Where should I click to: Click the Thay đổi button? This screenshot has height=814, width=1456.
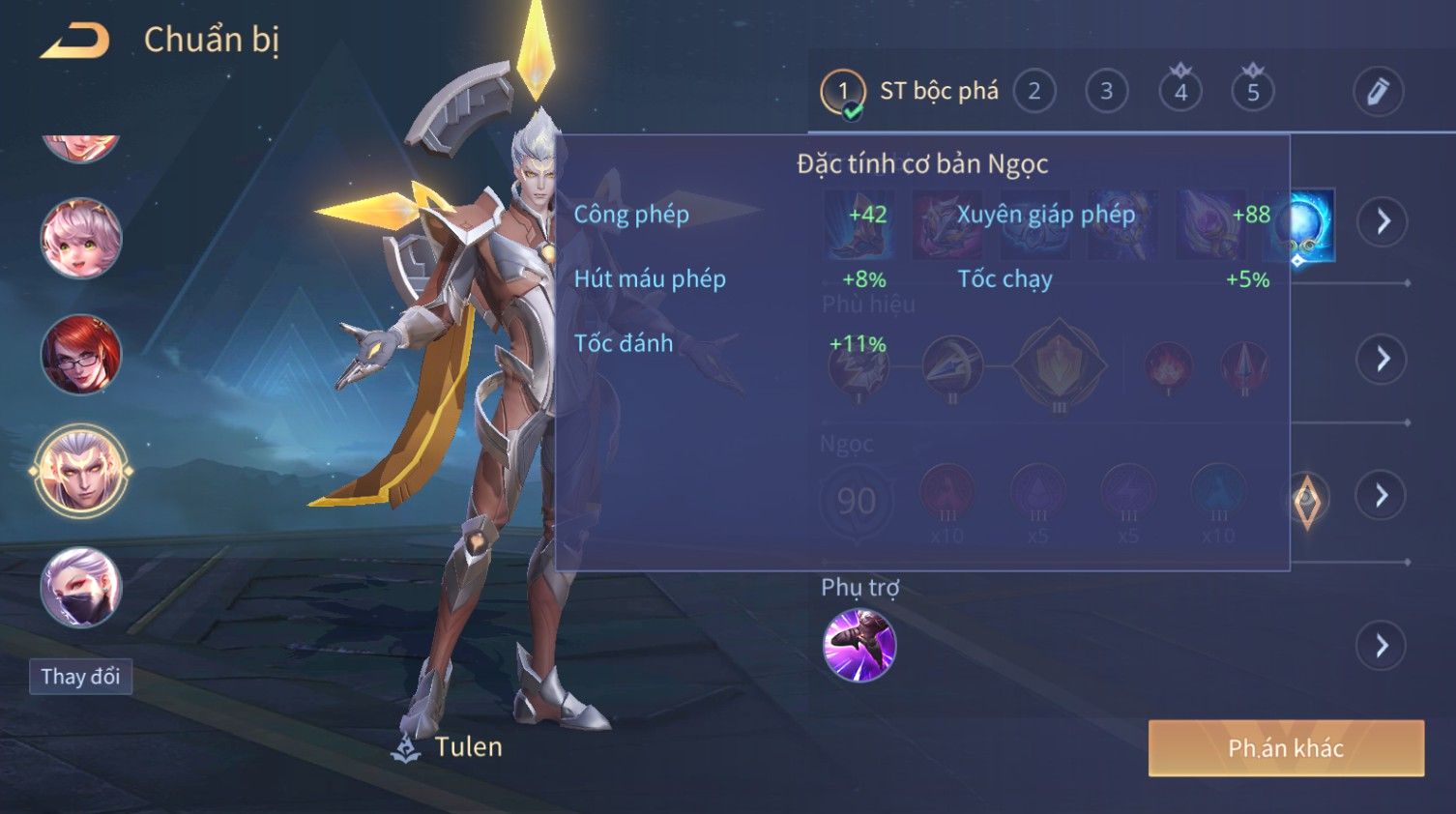80,677
